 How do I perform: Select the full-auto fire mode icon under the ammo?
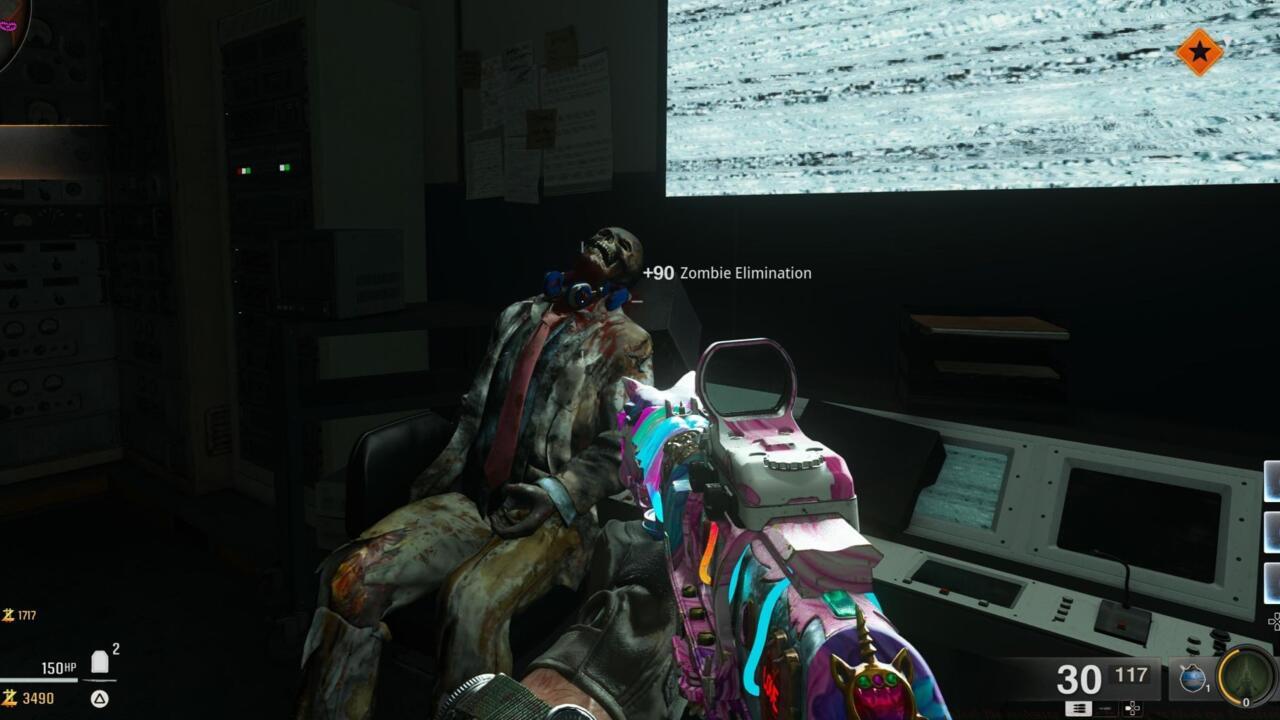click(1078, 708)
